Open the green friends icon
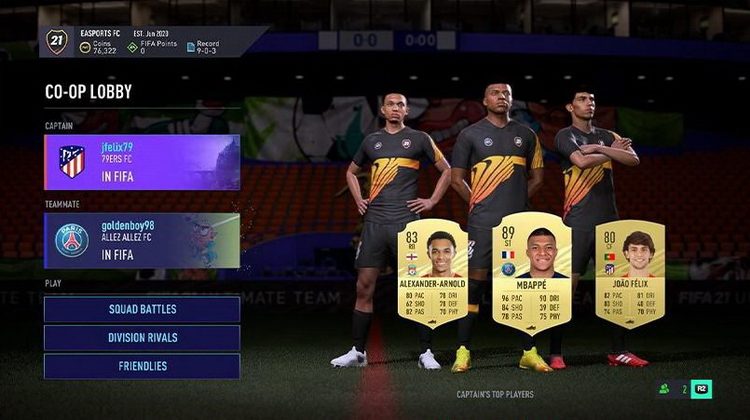The image size is (750, 420). point(664,388)
